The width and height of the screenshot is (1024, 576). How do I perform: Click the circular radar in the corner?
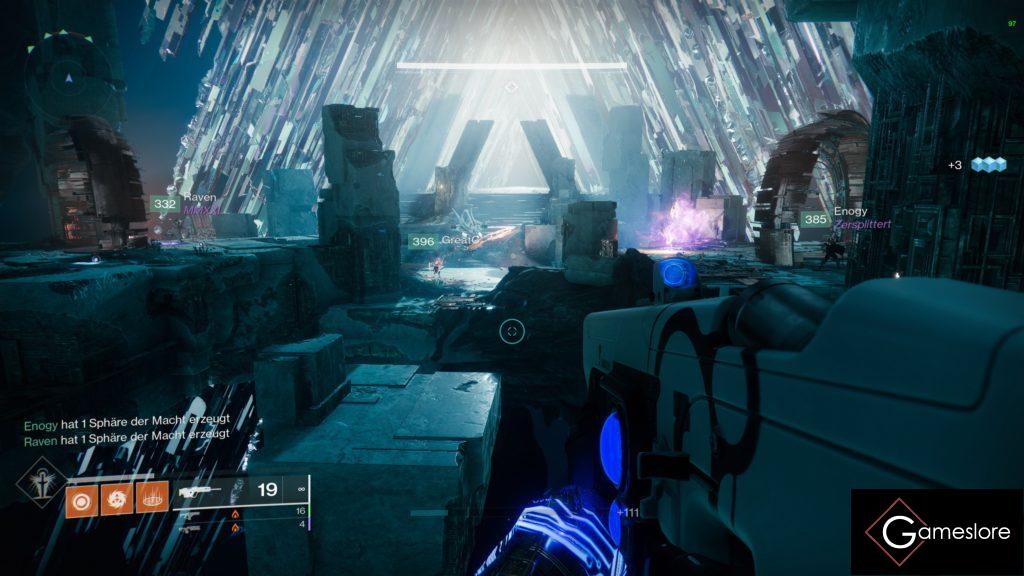pos(68,76)
